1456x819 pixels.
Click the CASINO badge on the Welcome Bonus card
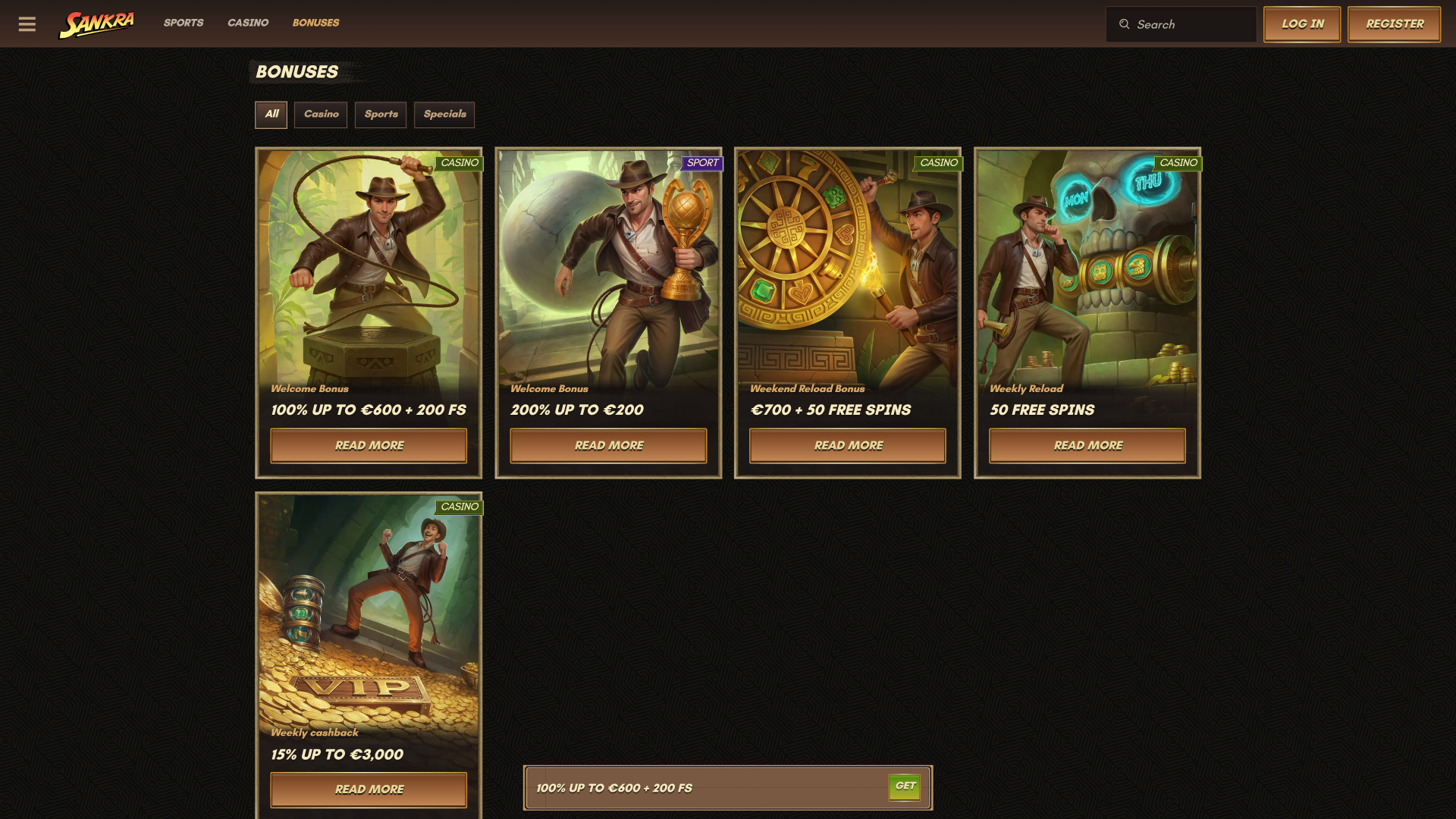[x=460, y=163]
